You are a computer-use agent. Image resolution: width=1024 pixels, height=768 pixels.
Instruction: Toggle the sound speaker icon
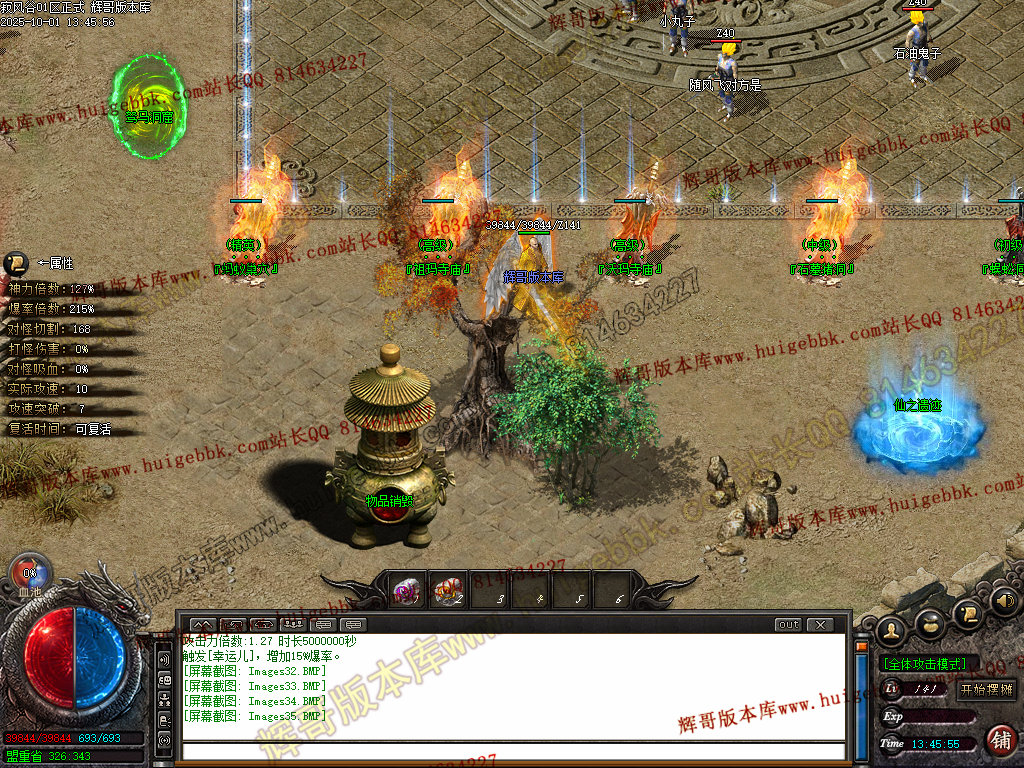tap(1003, 601)
